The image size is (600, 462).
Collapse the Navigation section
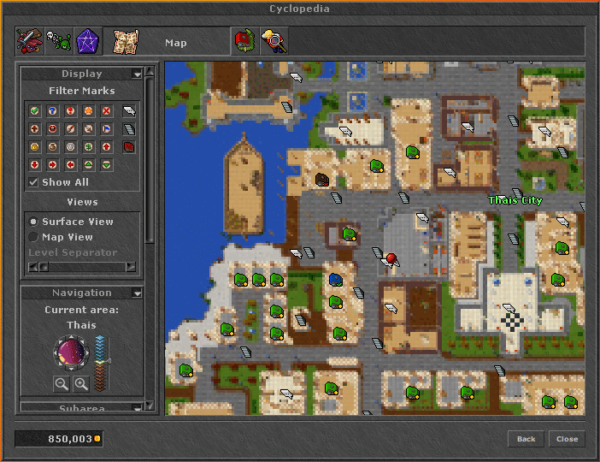point(136,293)
